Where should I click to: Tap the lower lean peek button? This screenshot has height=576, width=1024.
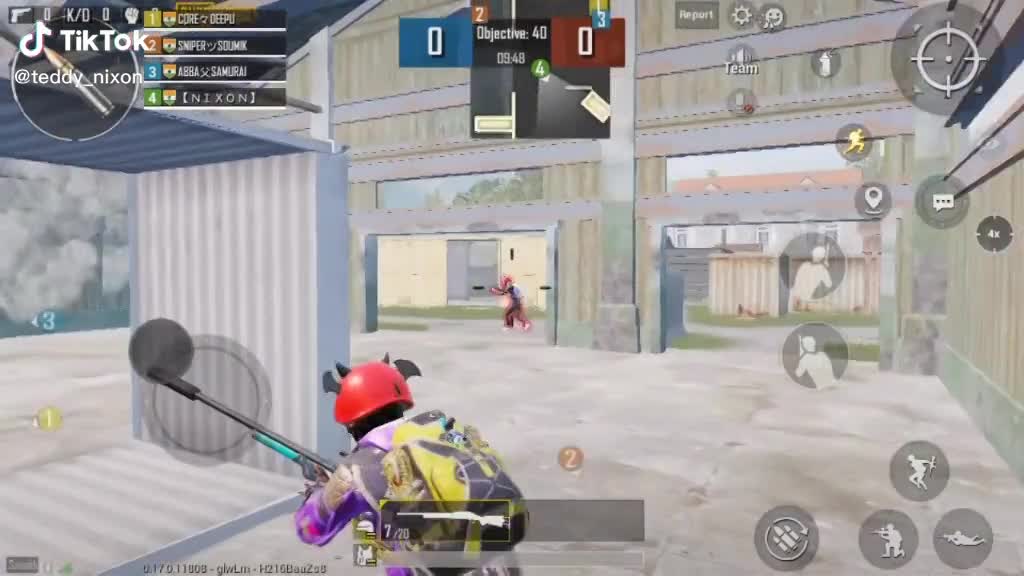coord(815,356)
